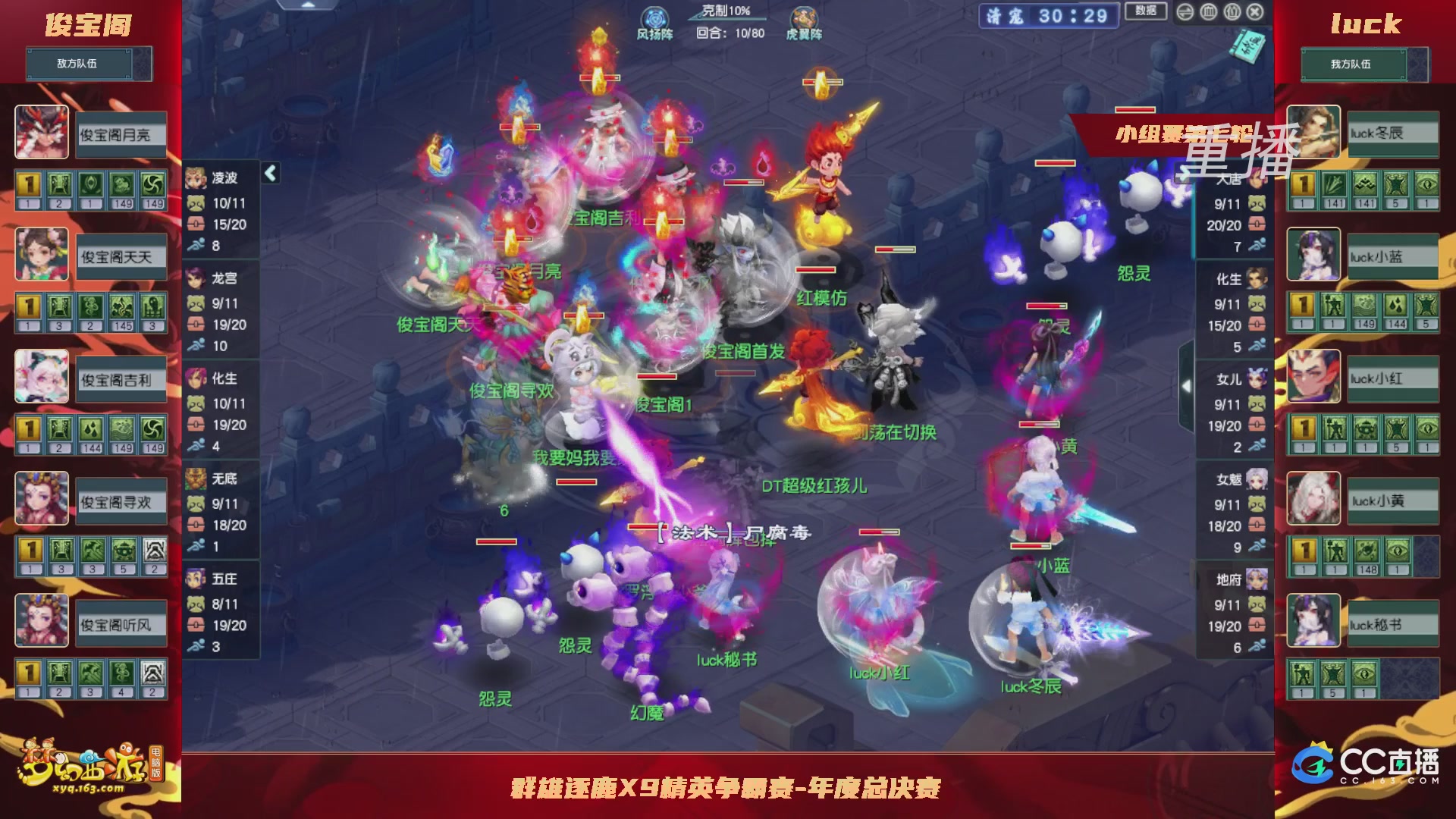The width and height of the screenshot is (1456, 819).
Task: Open the 敌方队伍 enemy team panel
Action: pyautogui.click(x=80, y=64)
